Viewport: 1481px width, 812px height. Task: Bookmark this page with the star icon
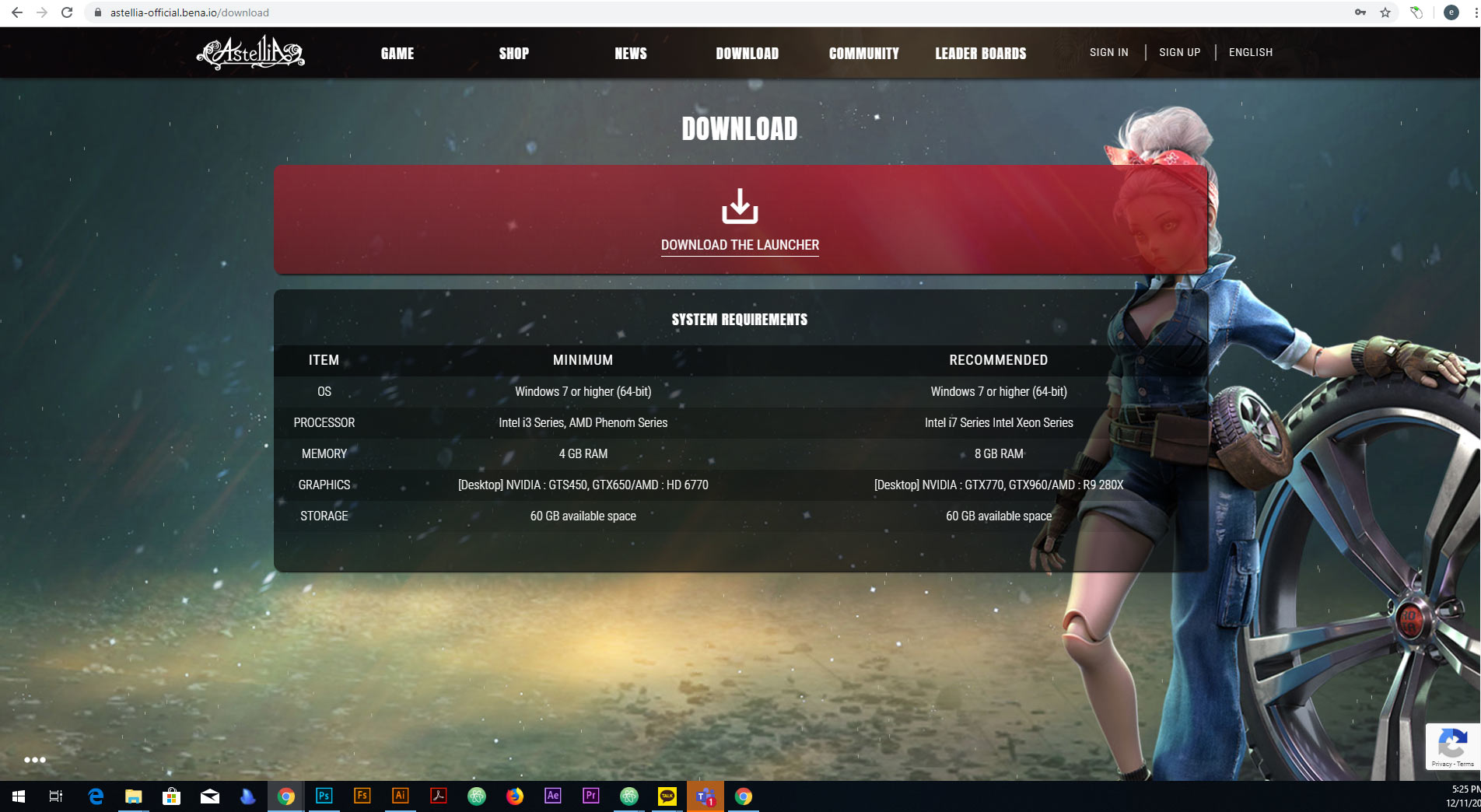pyautogui.click(x=1385, y=12)
